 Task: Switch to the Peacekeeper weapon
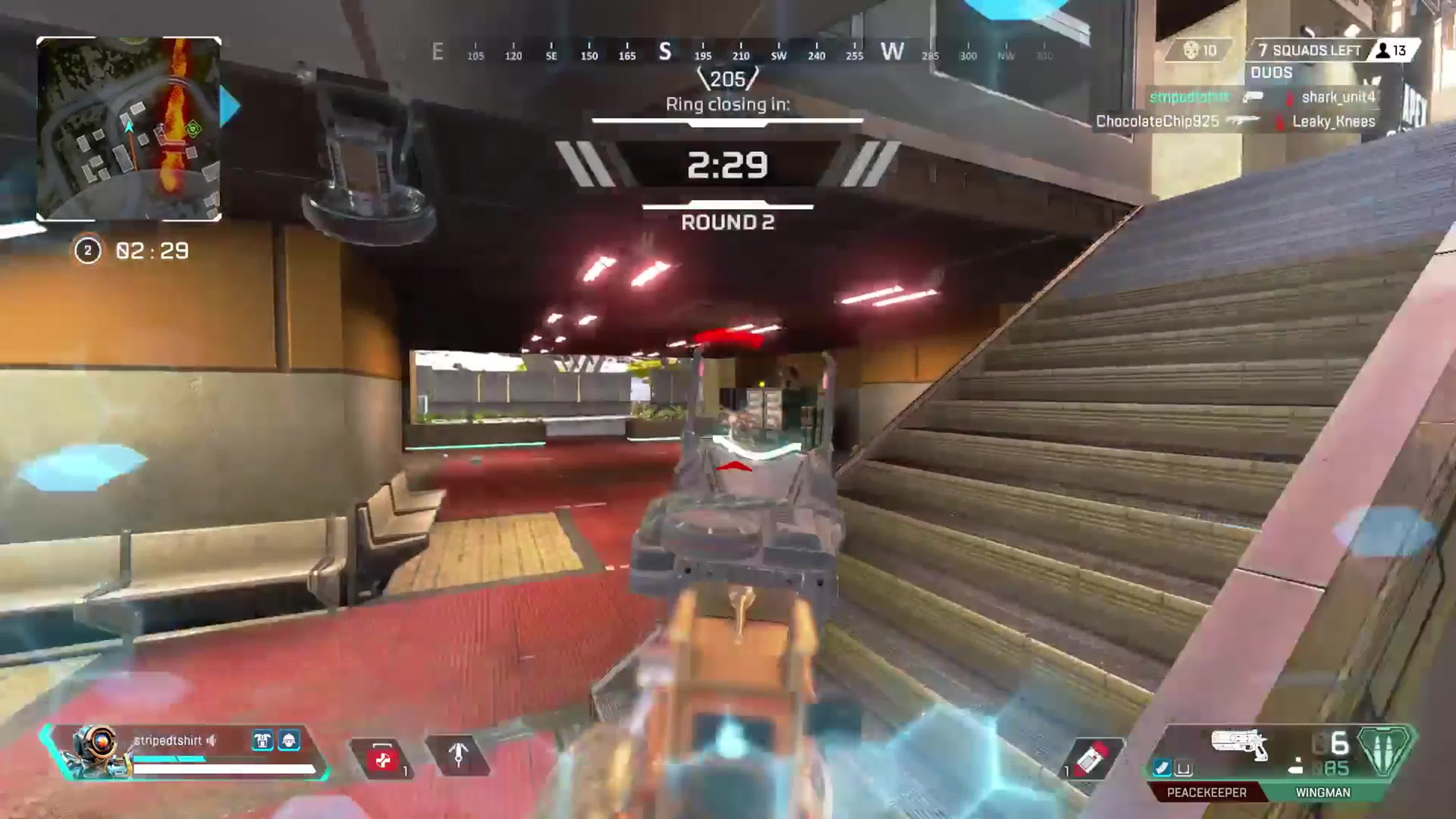[x=1206, y=792]
